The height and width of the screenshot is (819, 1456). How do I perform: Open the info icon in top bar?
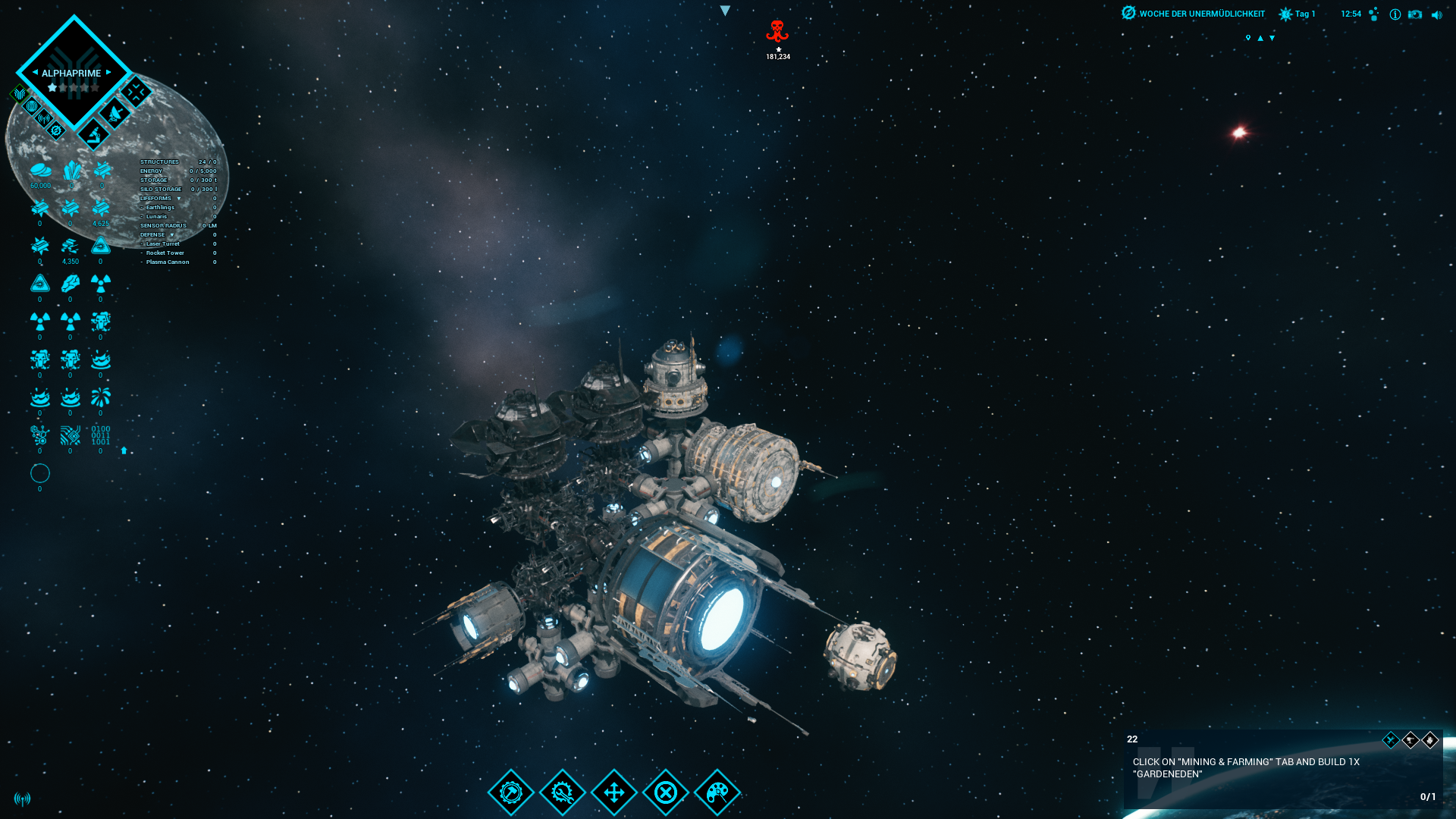[1395, 14]
